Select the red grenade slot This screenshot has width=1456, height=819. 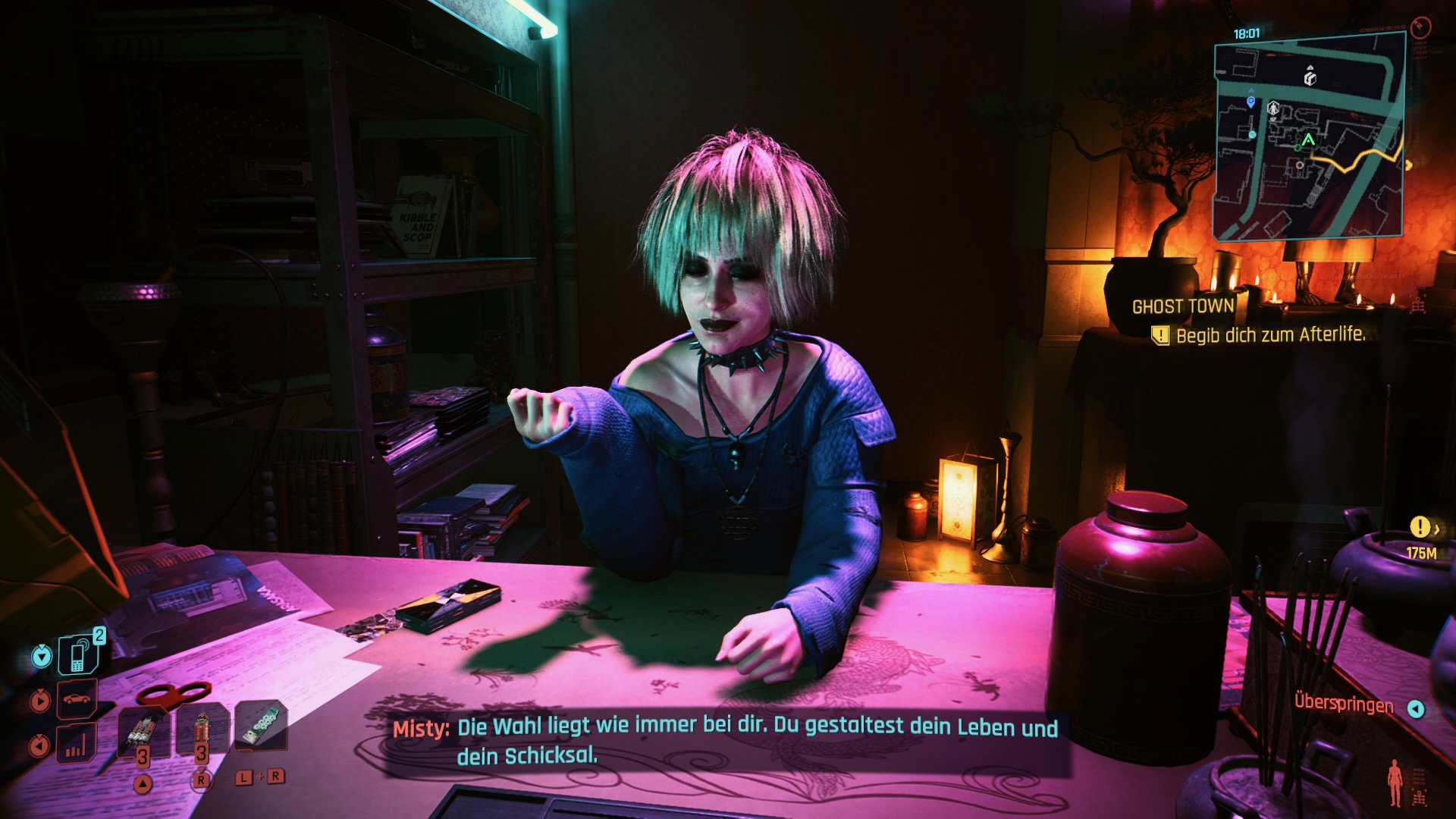coord(201,730)
